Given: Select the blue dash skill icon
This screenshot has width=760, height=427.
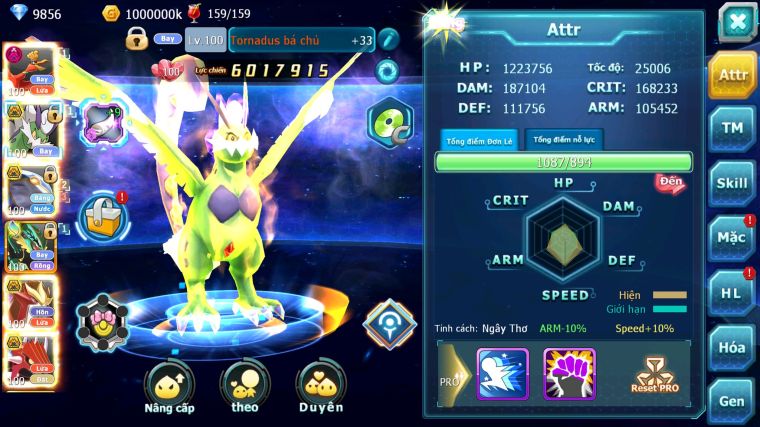Looking at the screenshot, I should [x=502, y=373].
